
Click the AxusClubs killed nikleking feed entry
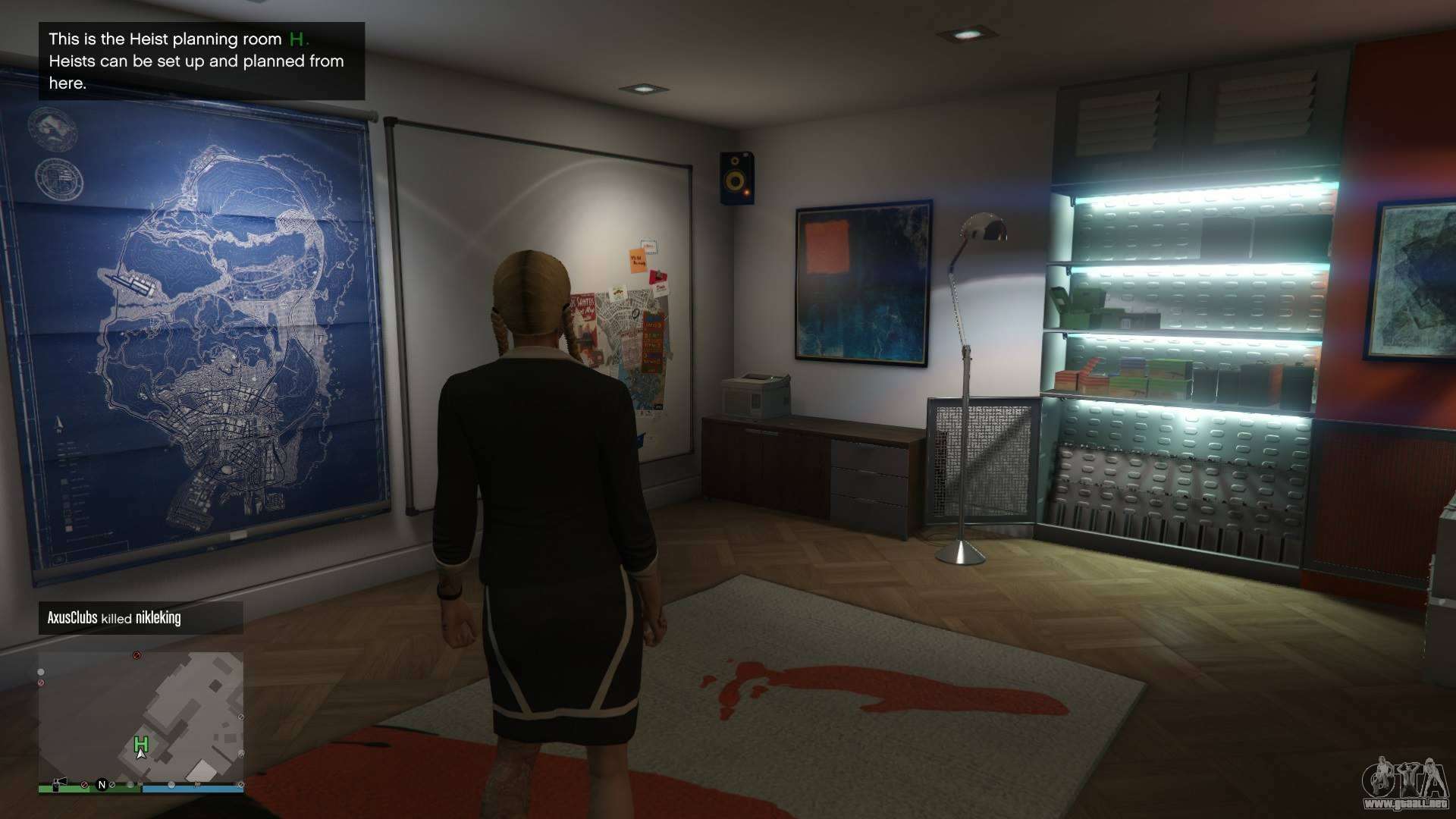(141, 618)
